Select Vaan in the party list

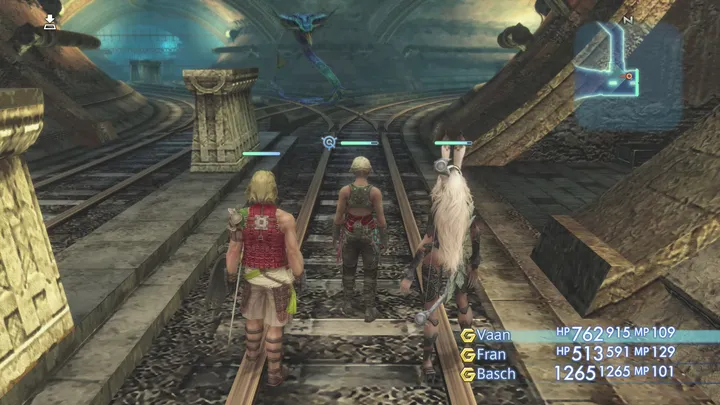tap(494, 335)
